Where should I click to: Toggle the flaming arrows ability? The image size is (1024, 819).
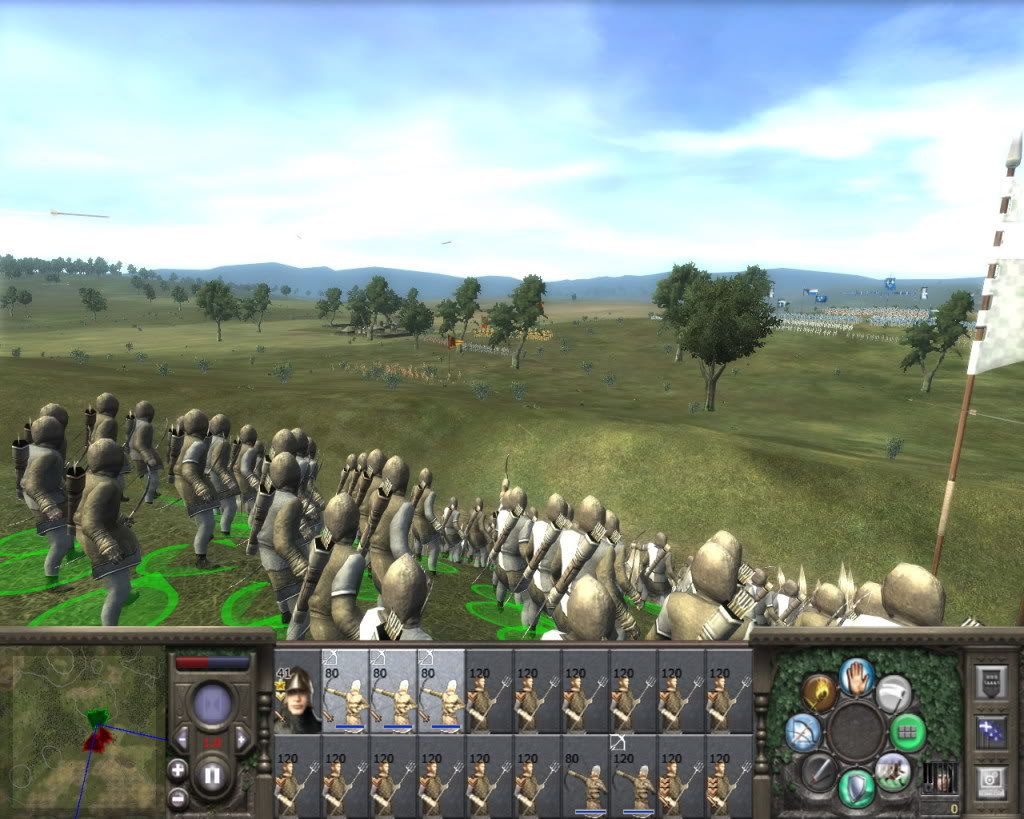click(x=817, y=693)
